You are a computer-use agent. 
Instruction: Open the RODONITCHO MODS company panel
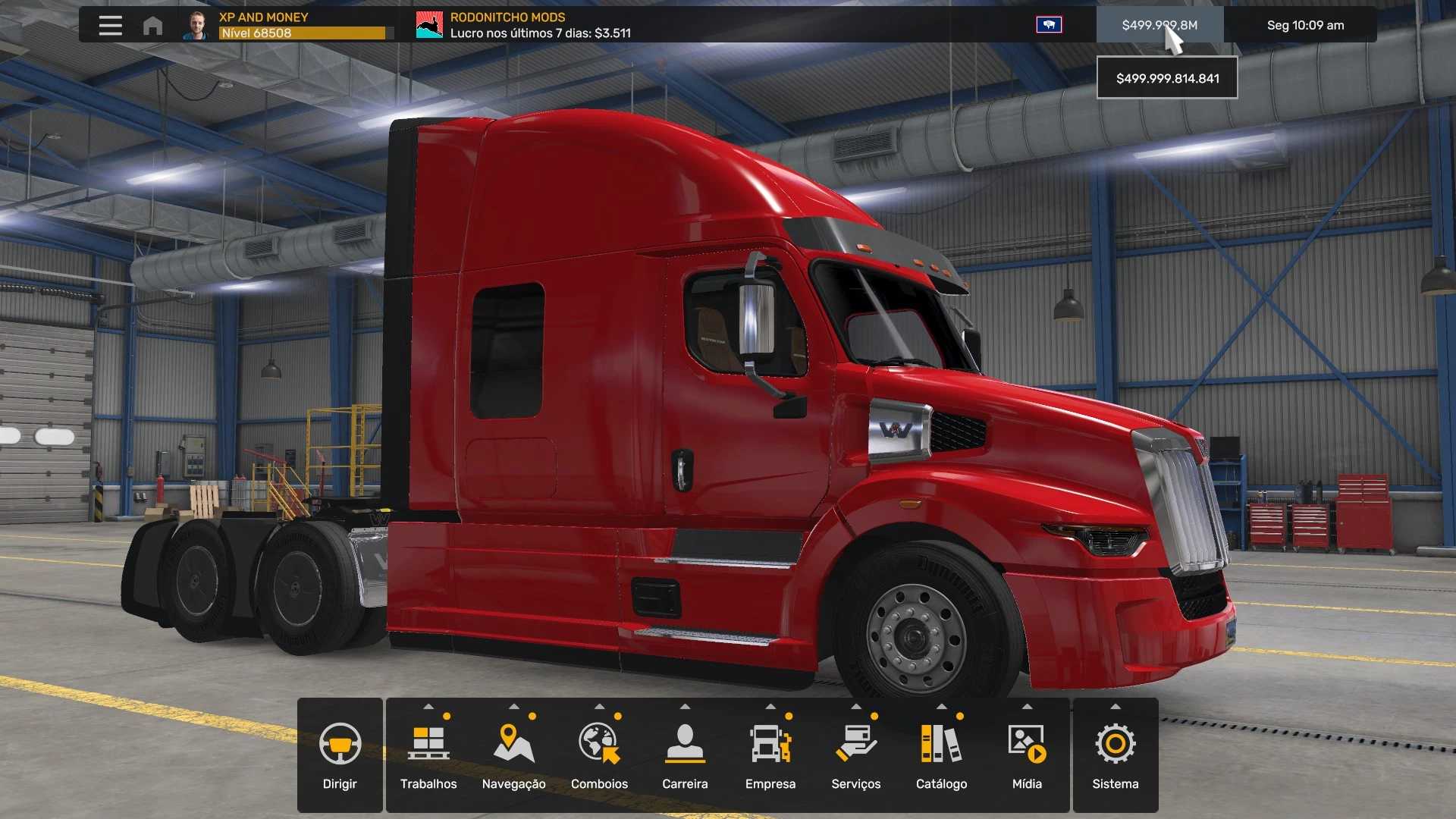coord(523,25)
